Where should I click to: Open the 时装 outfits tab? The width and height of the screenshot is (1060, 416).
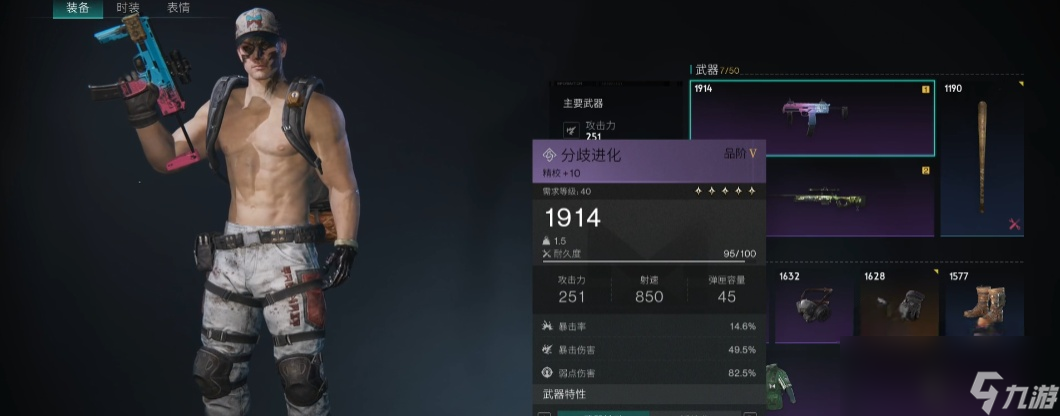(x=128, y=8)
